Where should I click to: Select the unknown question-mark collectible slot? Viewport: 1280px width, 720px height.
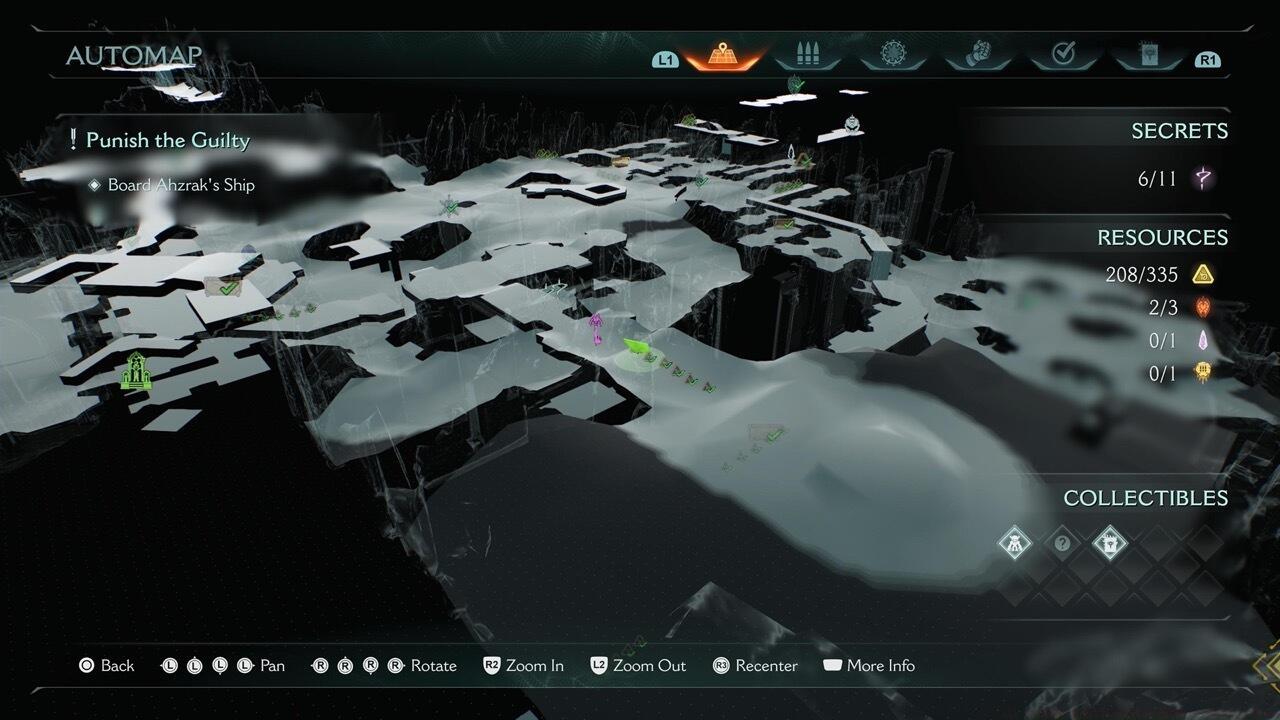click(x=1063, y=544)
